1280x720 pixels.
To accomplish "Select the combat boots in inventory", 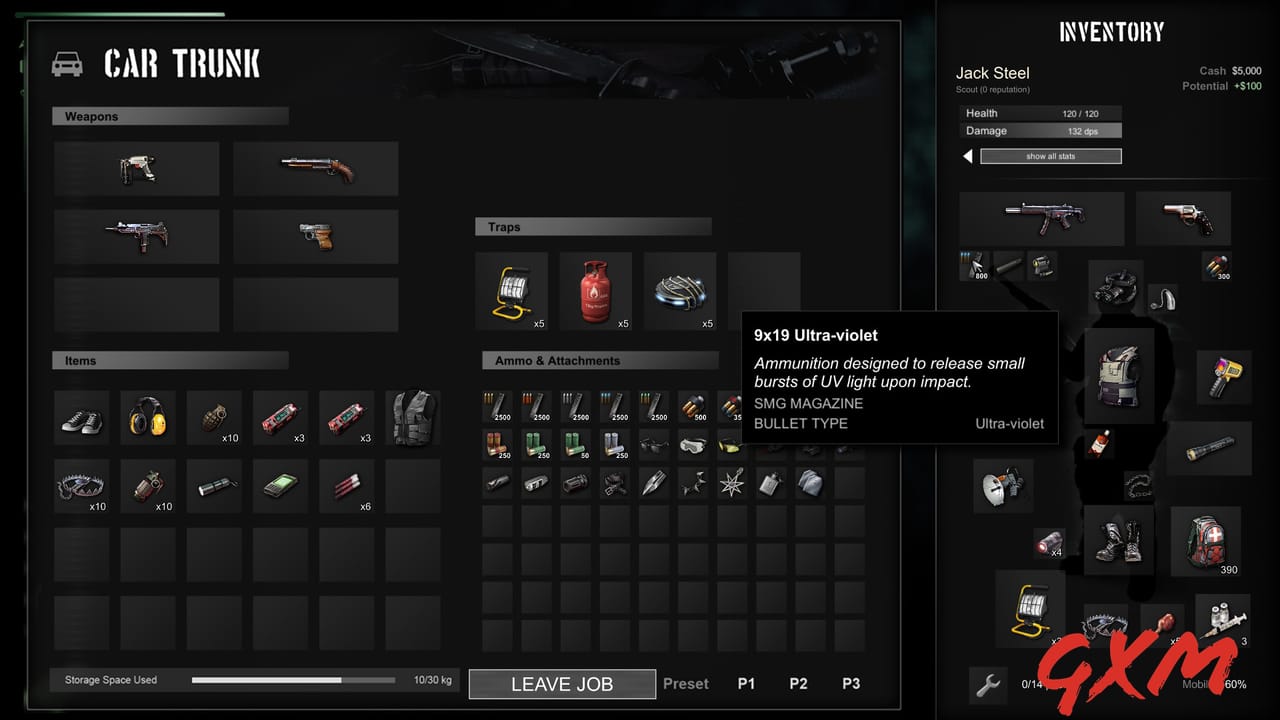I will [x=1119, y=540].
